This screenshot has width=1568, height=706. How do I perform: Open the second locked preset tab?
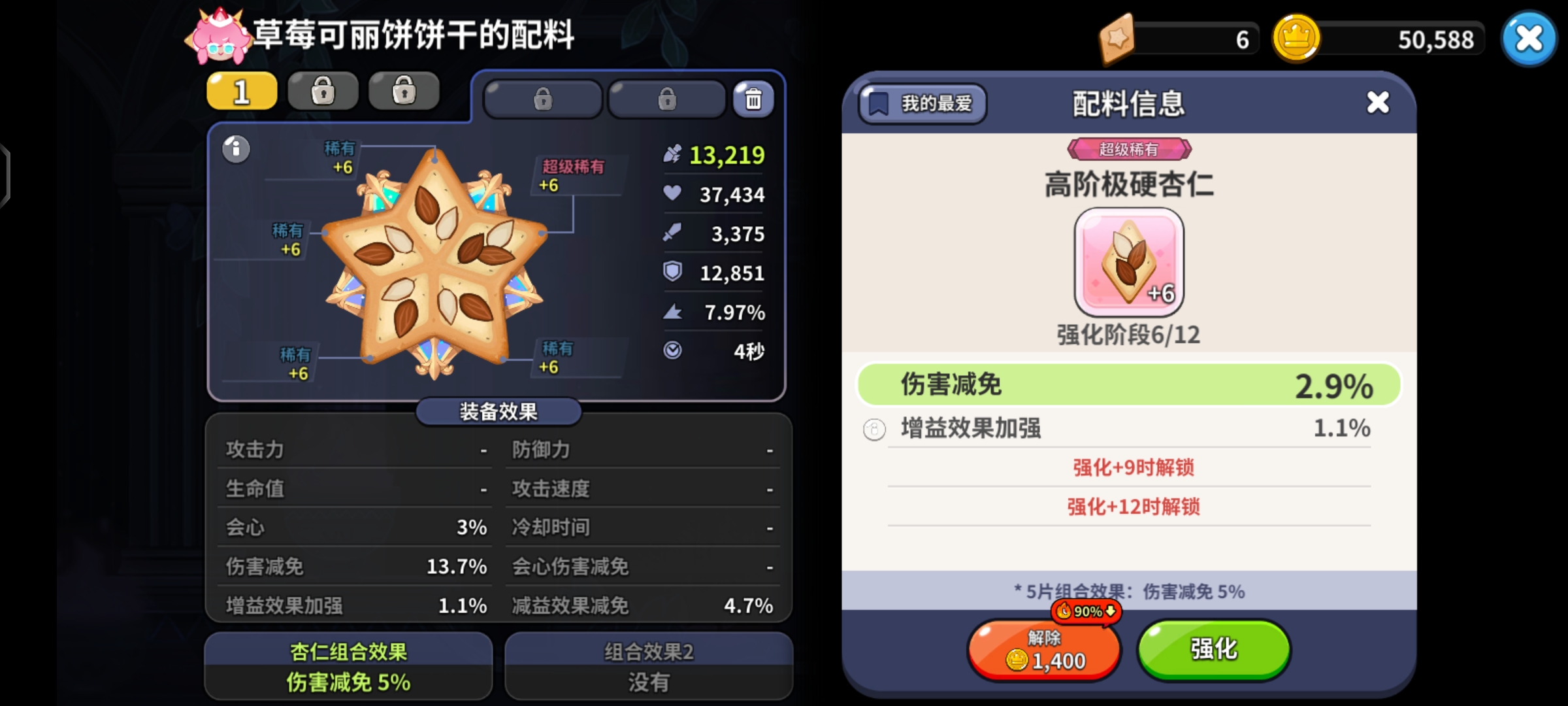[404, 90]
